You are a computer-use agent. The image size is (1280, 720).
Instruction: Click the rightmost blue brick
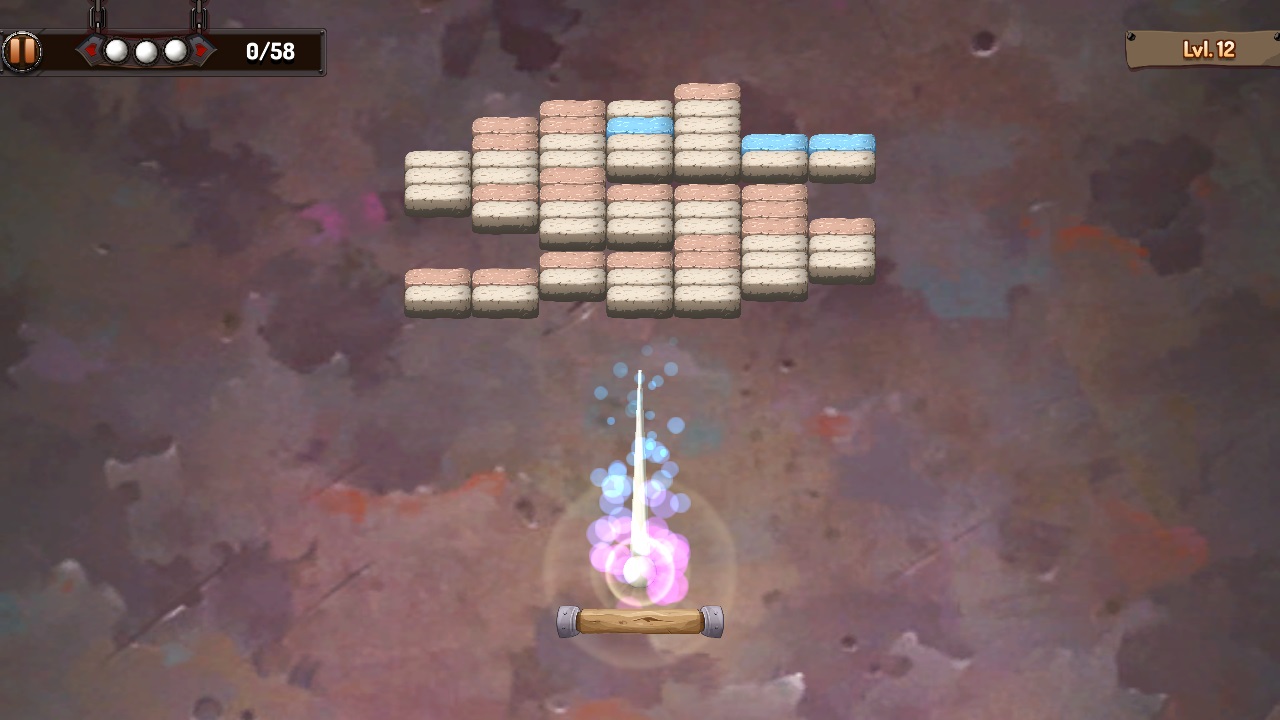843,142
